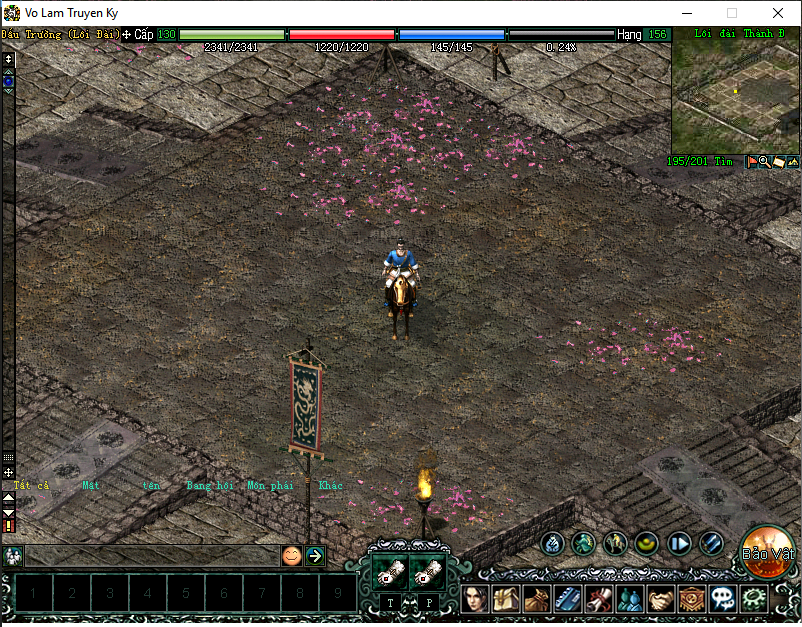Open the red-ribbon scroll icon

pyautogui.click(x=599, y=599)
